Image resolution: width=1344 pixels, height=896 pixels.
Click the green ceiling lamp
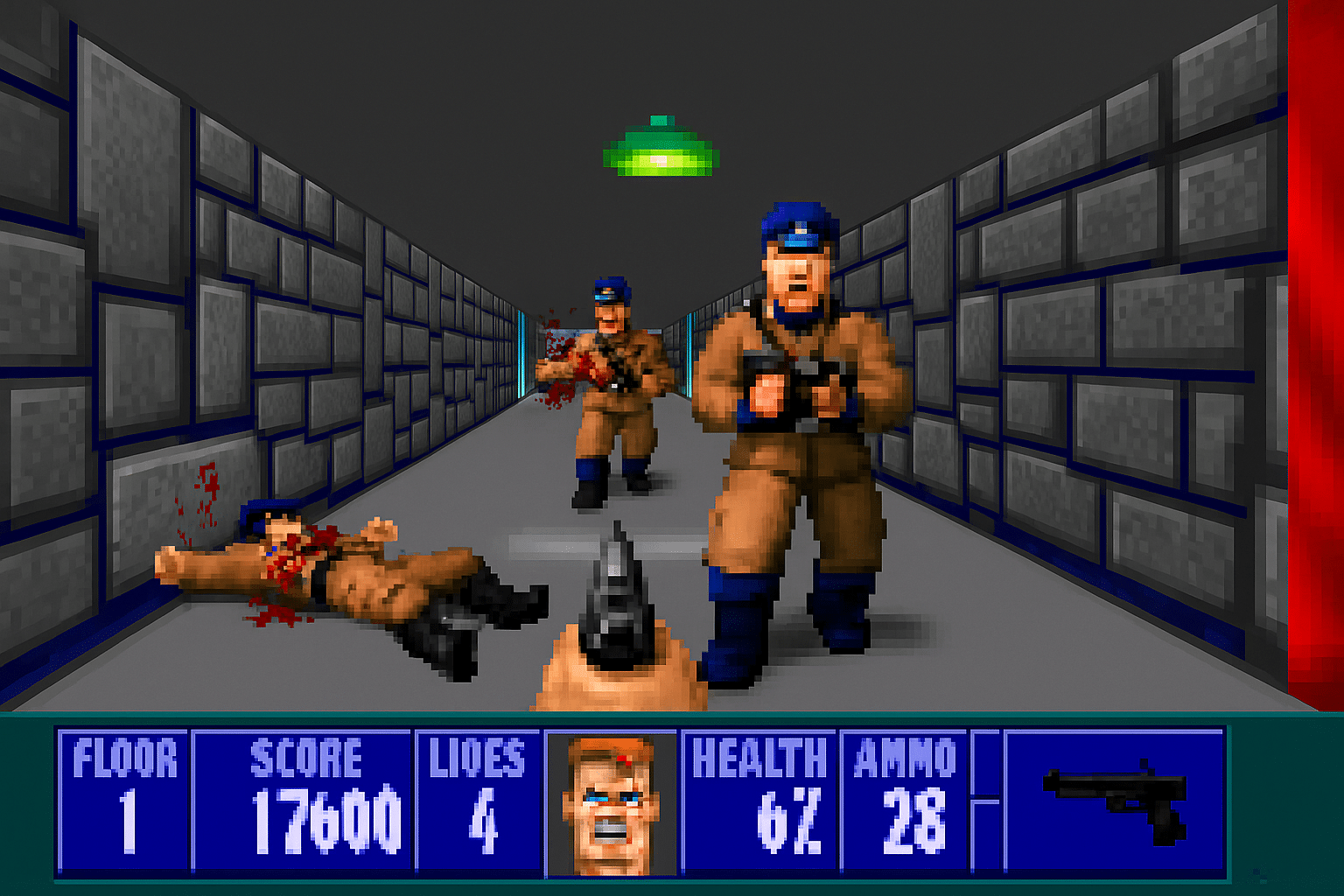click(x=661, y=149)
